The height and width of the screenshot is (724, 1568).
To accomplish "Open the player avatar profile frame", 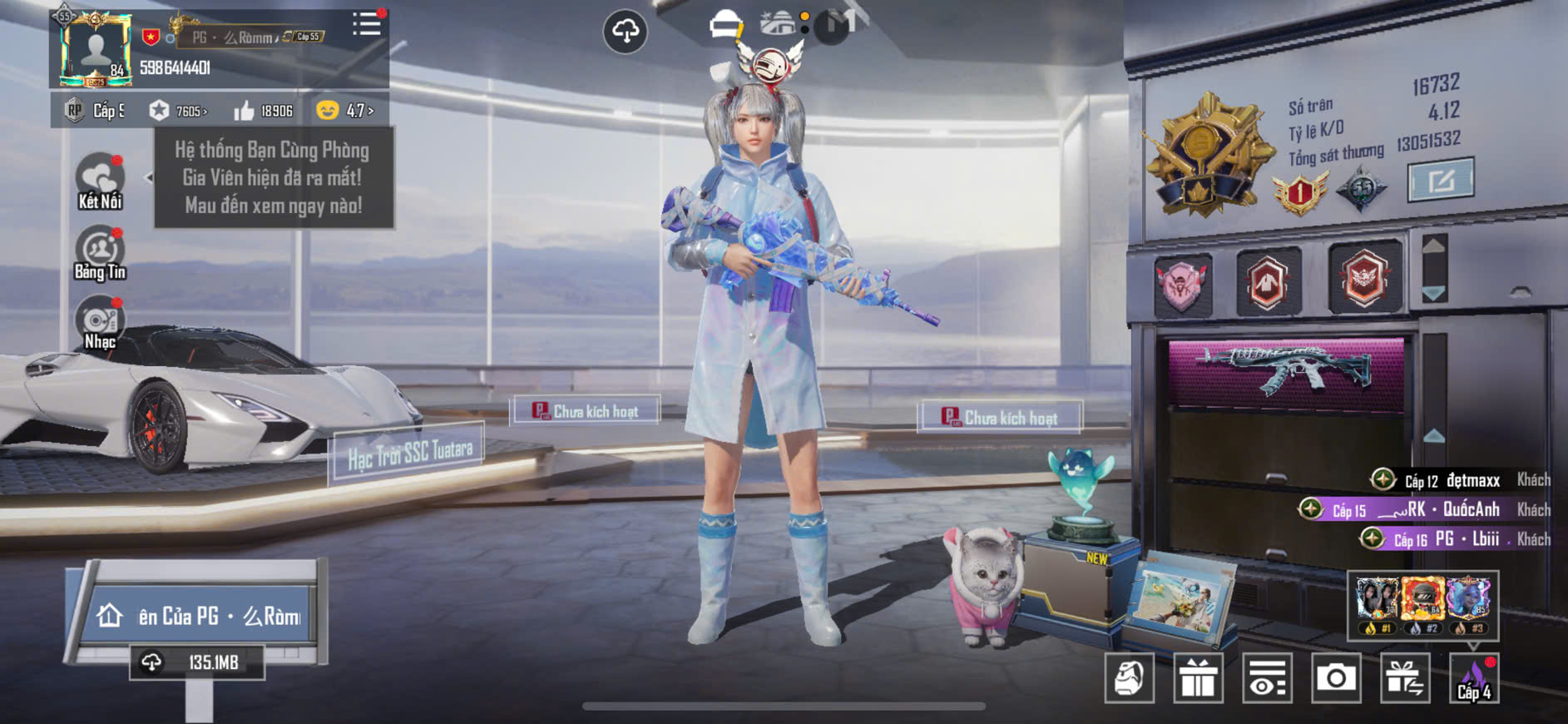I will click(96, 50).
